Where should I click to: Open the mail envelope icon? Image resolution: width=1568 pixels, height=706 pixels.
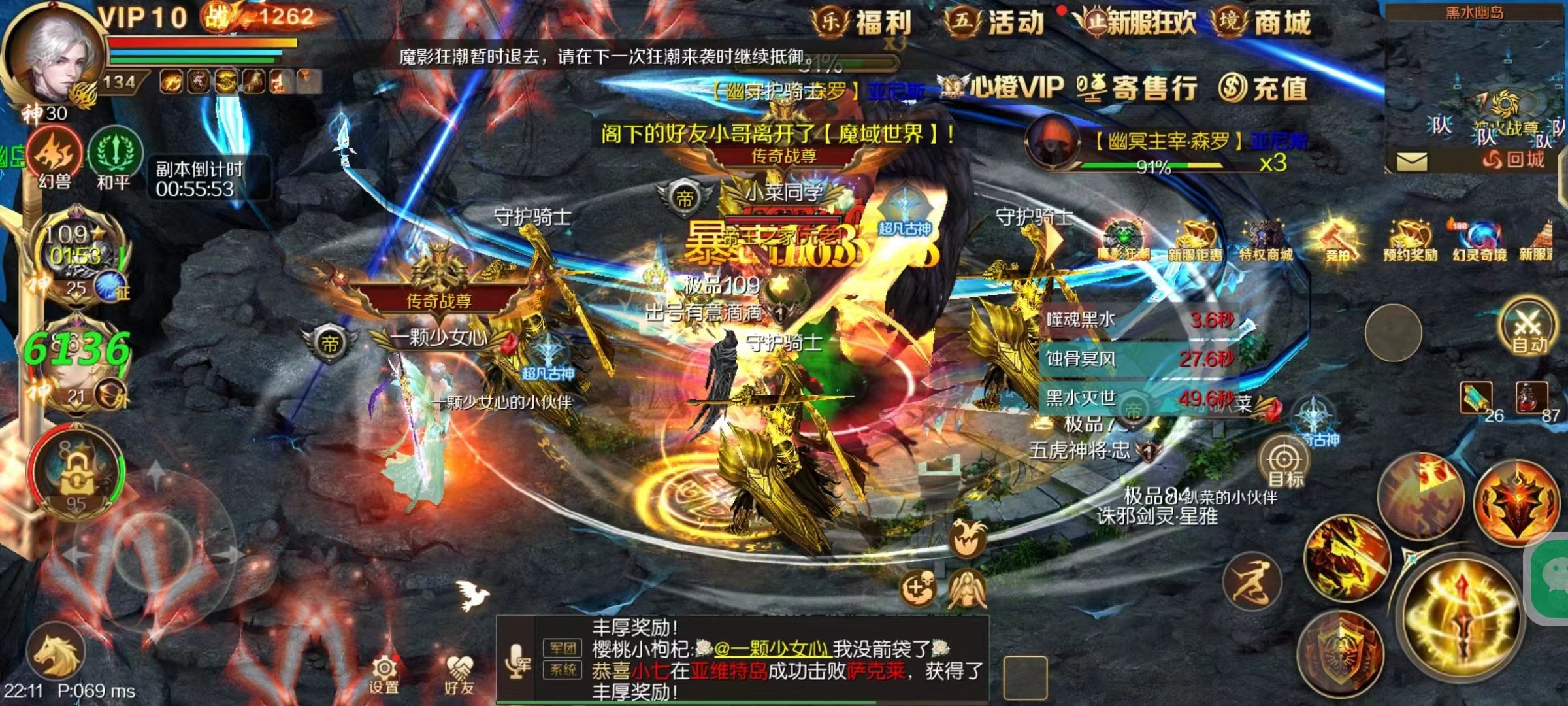(x=1411, y=161)
